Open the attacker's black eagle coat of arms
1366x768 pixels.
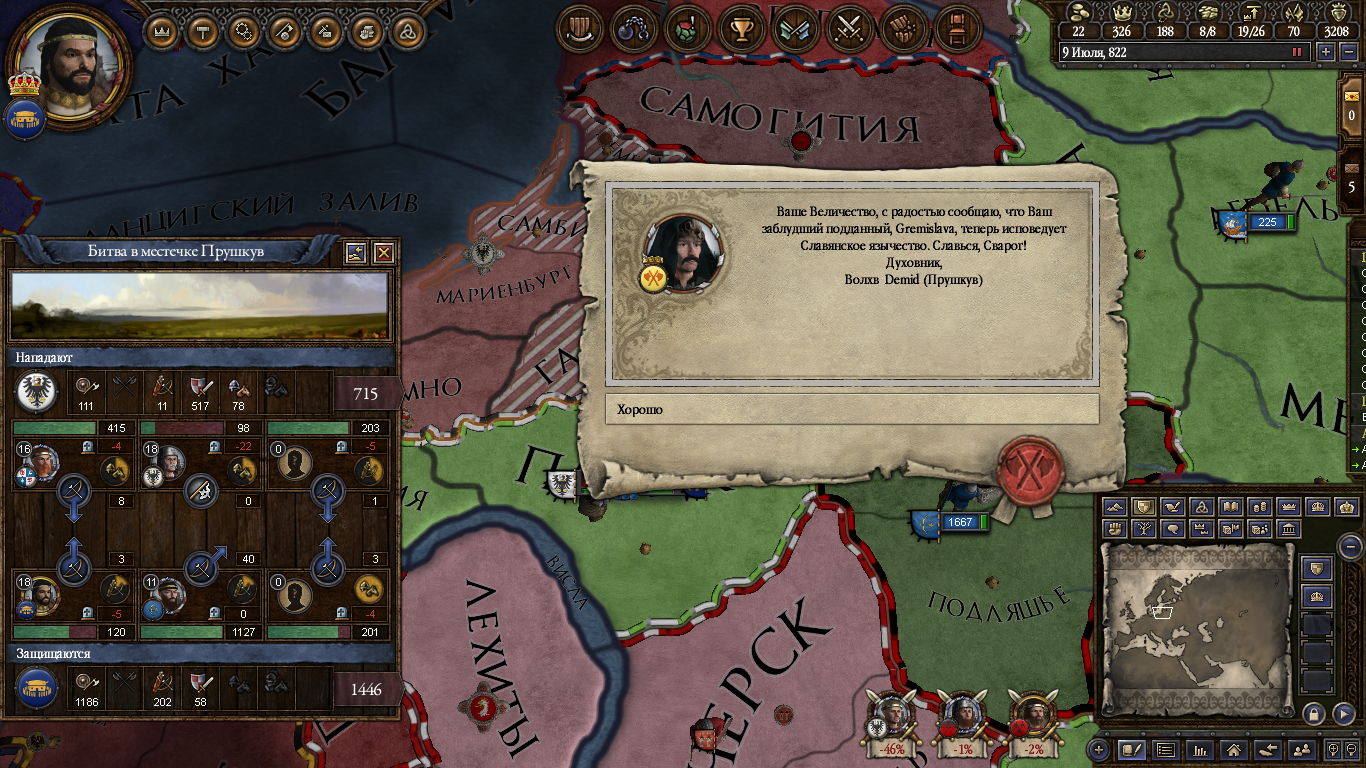pos(35,393)
